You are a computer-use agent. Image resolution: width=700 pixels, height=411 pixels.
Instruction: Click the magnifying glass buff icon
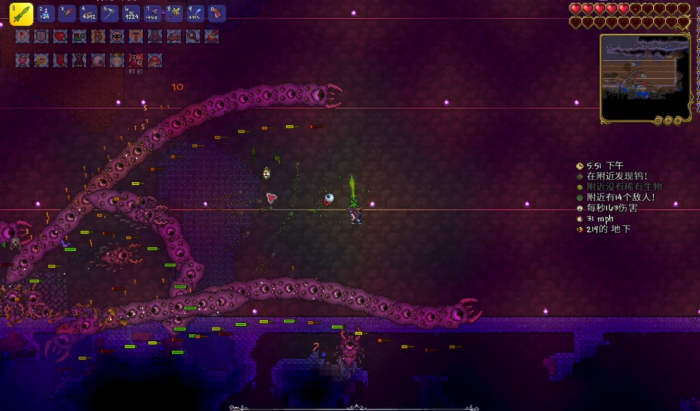point(191,36)
